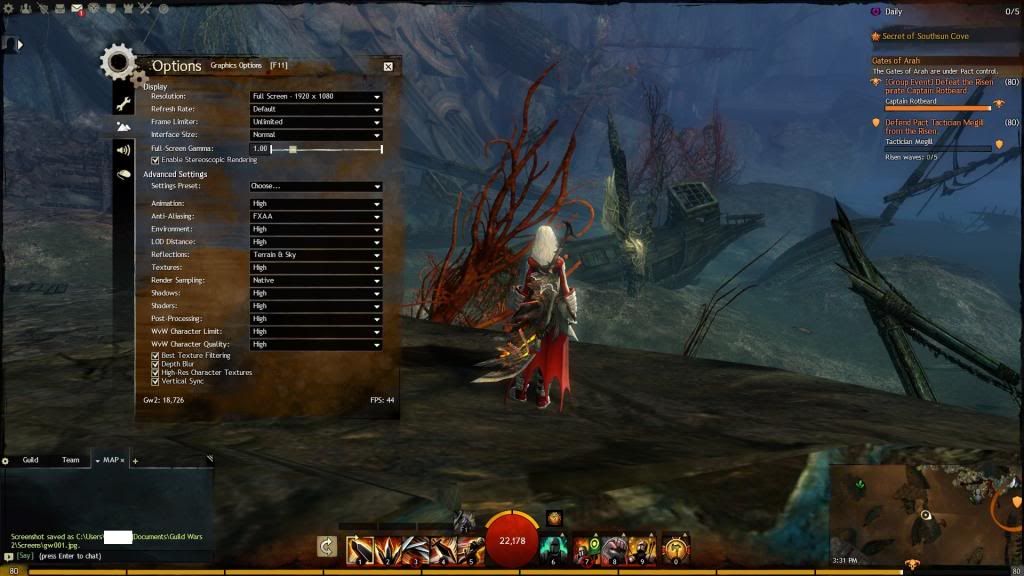The width and height of the screenshot is (1024, 576).
Task: Open the Anti-Aliasing dropdown showing FXAA
Action: click(x=316, y=216)
